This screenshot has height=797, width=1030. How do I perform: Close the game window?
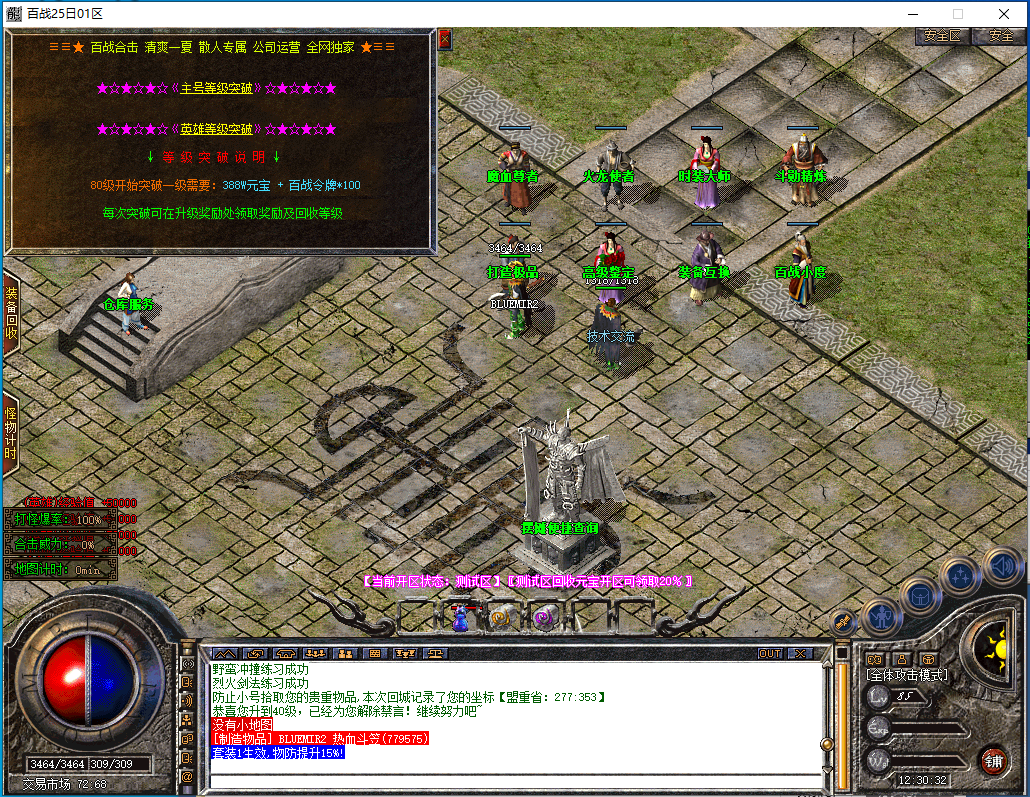click(1004, 14)
